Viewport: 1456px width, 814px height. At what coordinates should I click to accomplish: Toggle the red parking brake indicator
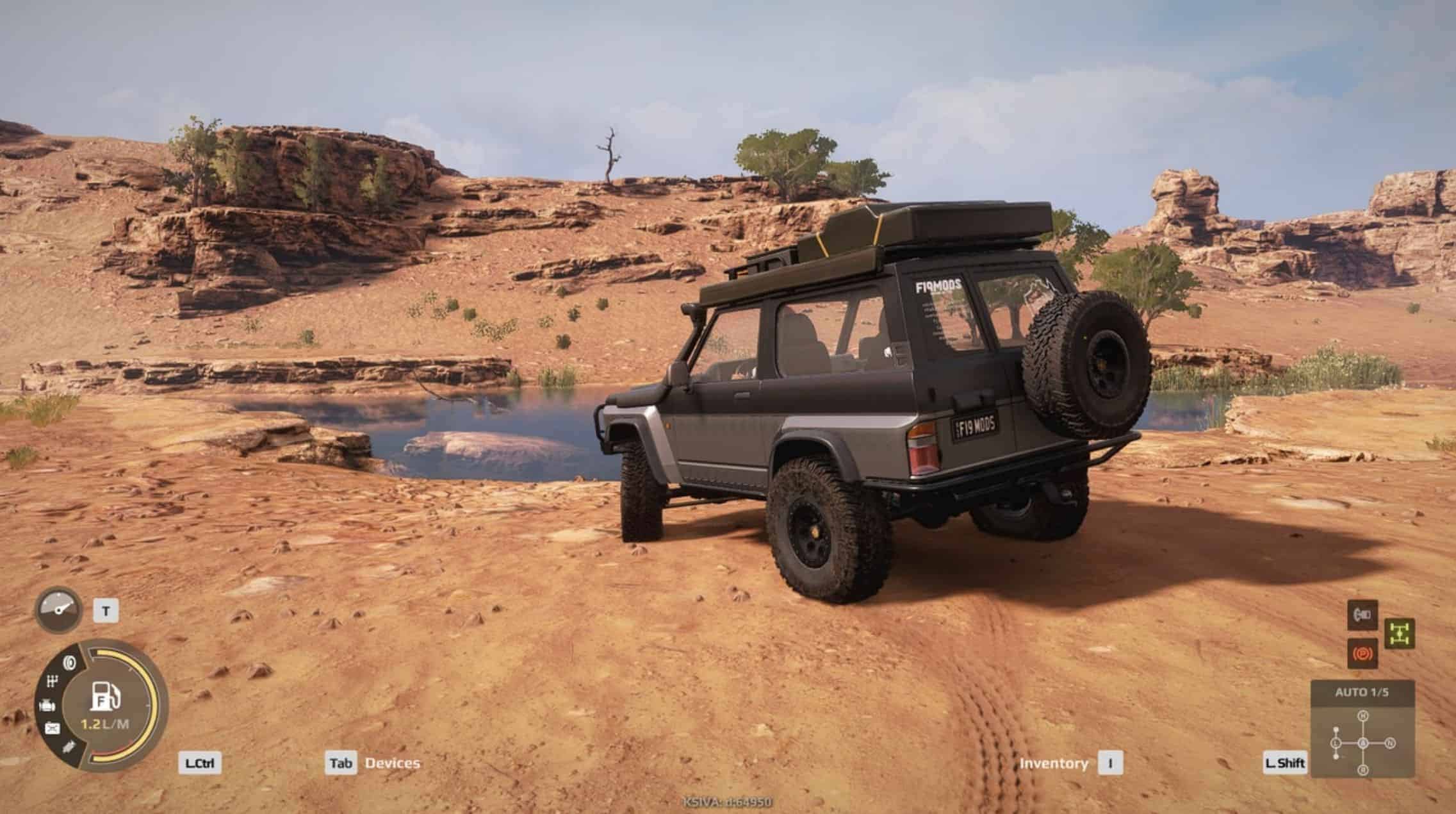pos(1362,653)
